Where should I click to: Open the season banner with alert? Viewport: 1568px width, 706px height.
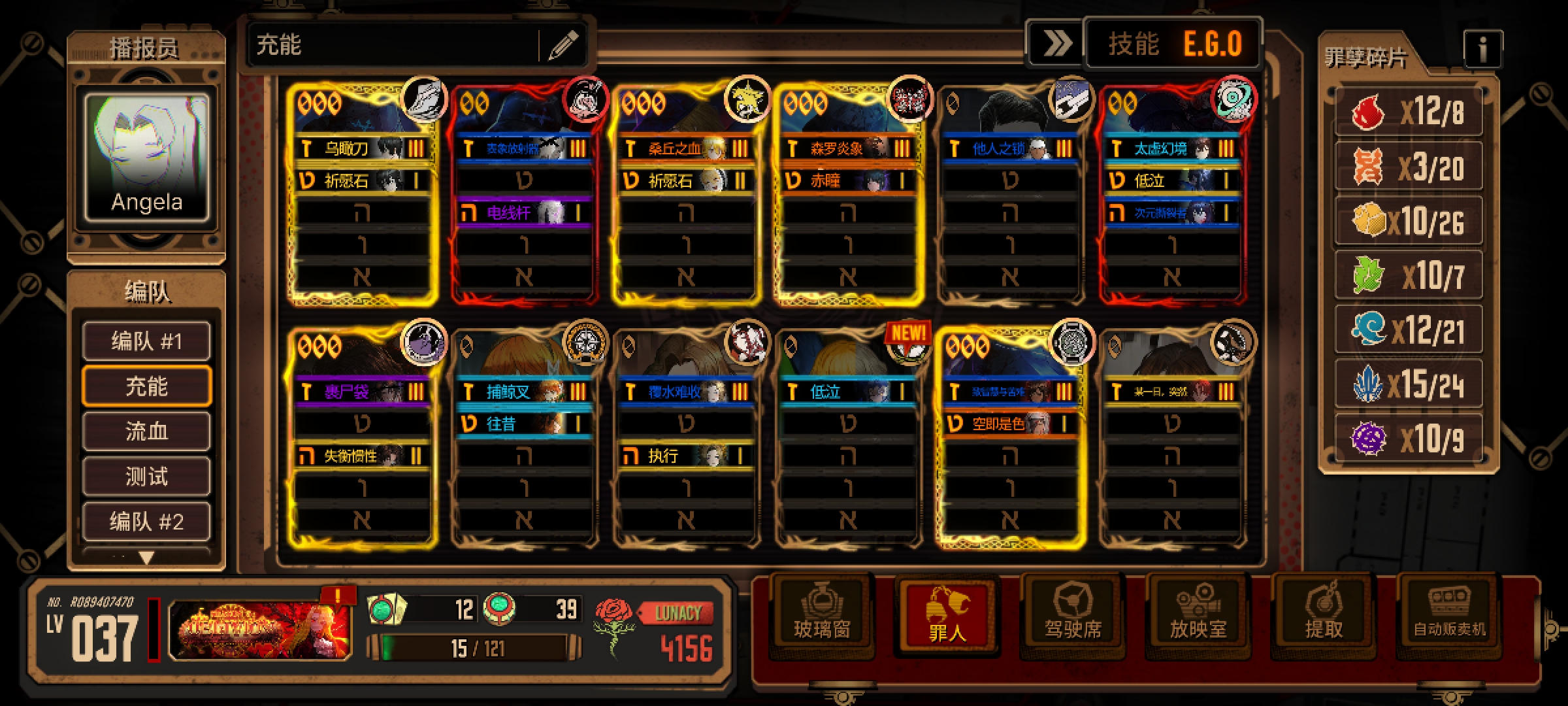[x=260, y=629]
